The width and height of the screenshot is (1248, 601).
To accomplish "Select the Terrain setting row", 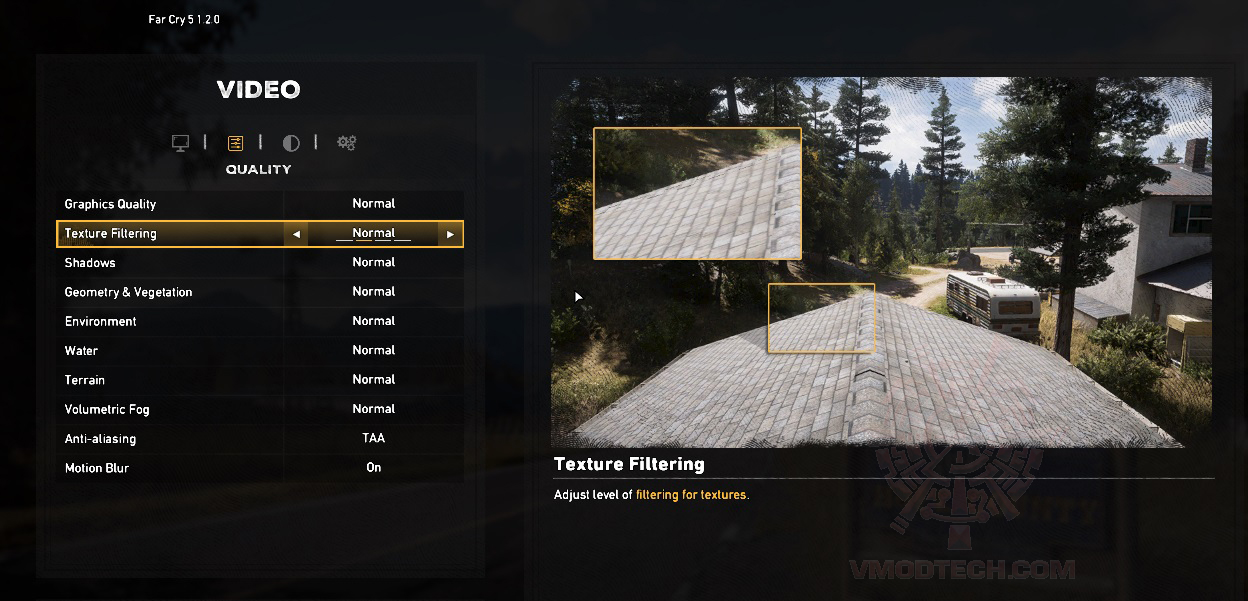I will point(260,380).
